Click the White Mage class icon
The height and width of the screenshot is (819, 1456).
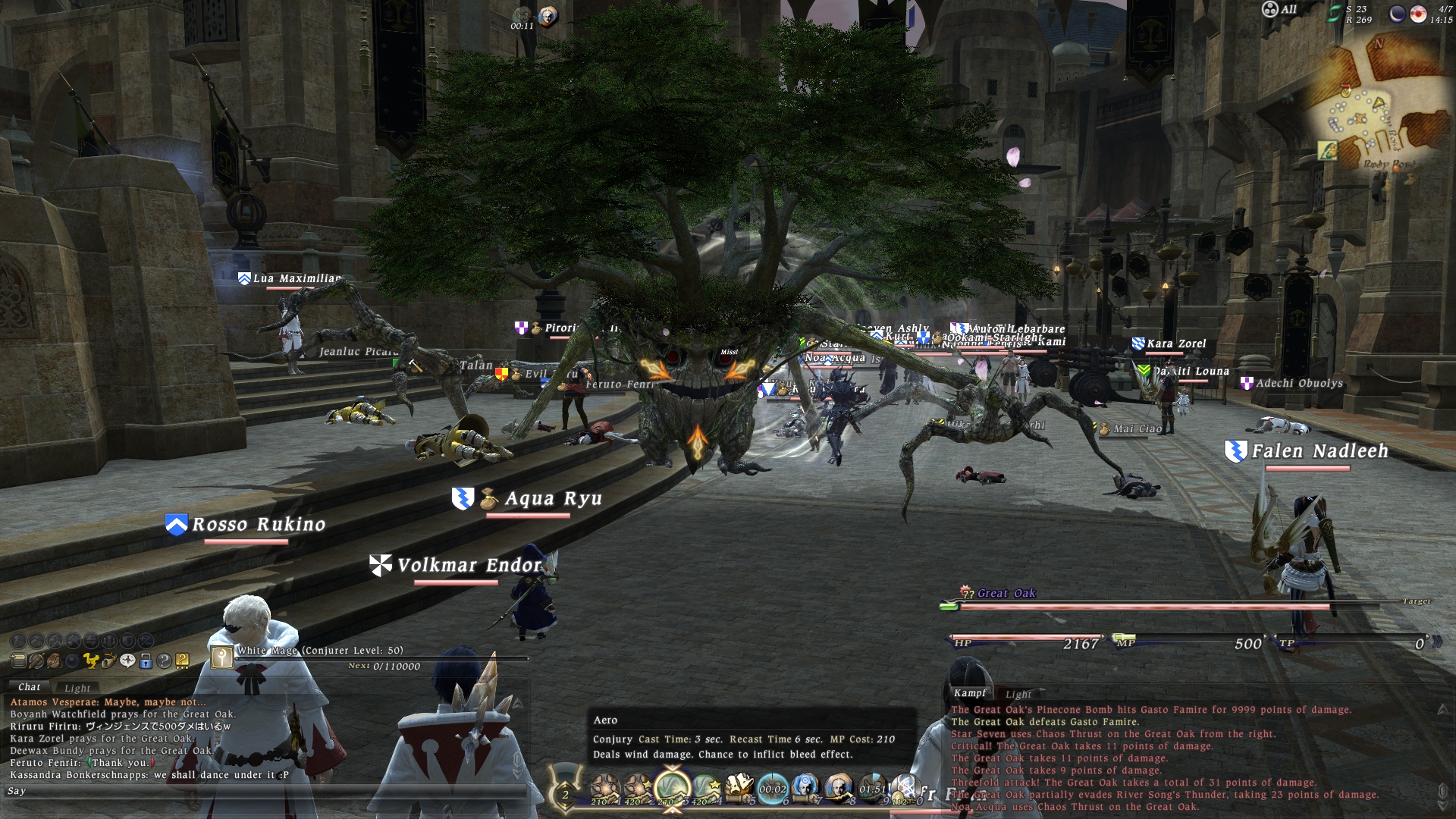coord(221,657)
